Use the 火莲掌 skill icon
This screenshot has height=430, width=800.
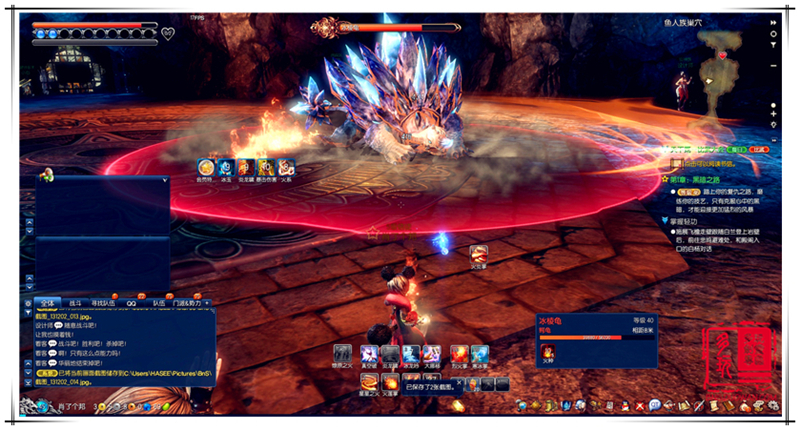390,383
